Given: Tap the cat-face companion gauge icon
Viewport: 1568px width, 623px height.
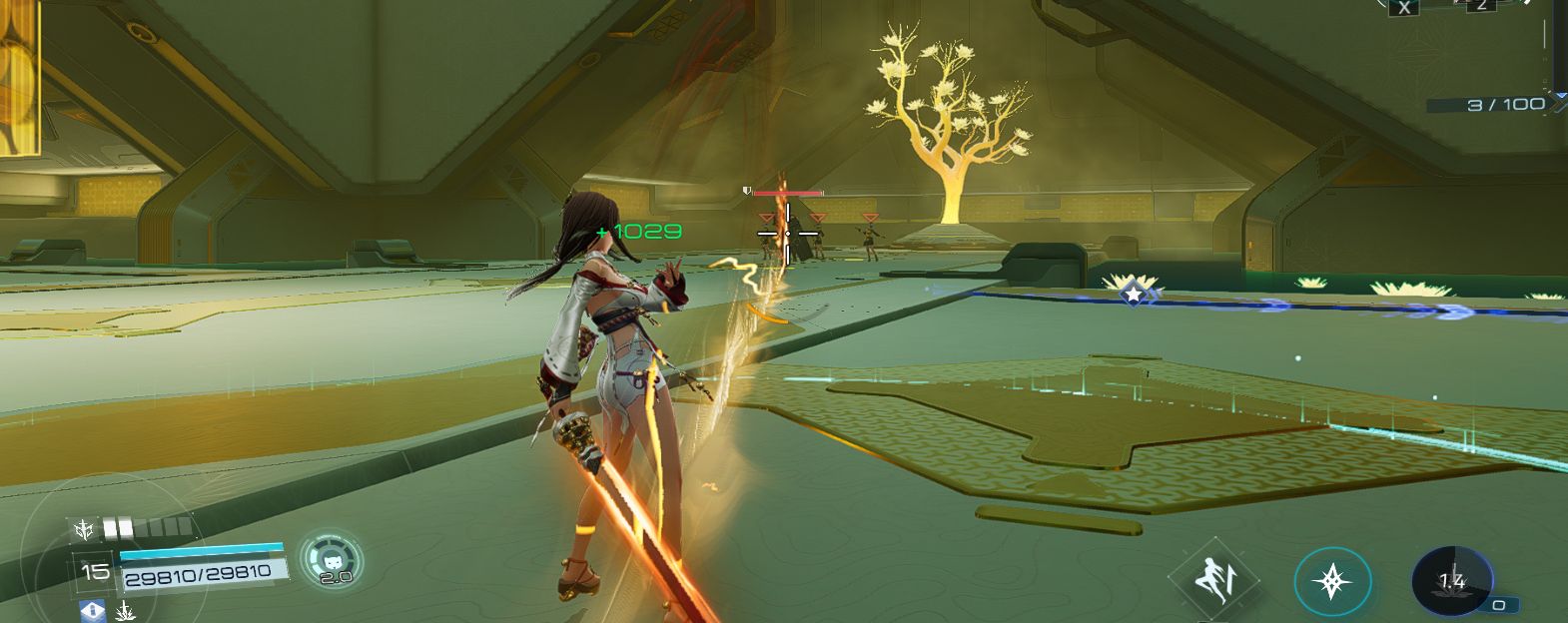Looking at the screenshot, I should pos(331,560).
